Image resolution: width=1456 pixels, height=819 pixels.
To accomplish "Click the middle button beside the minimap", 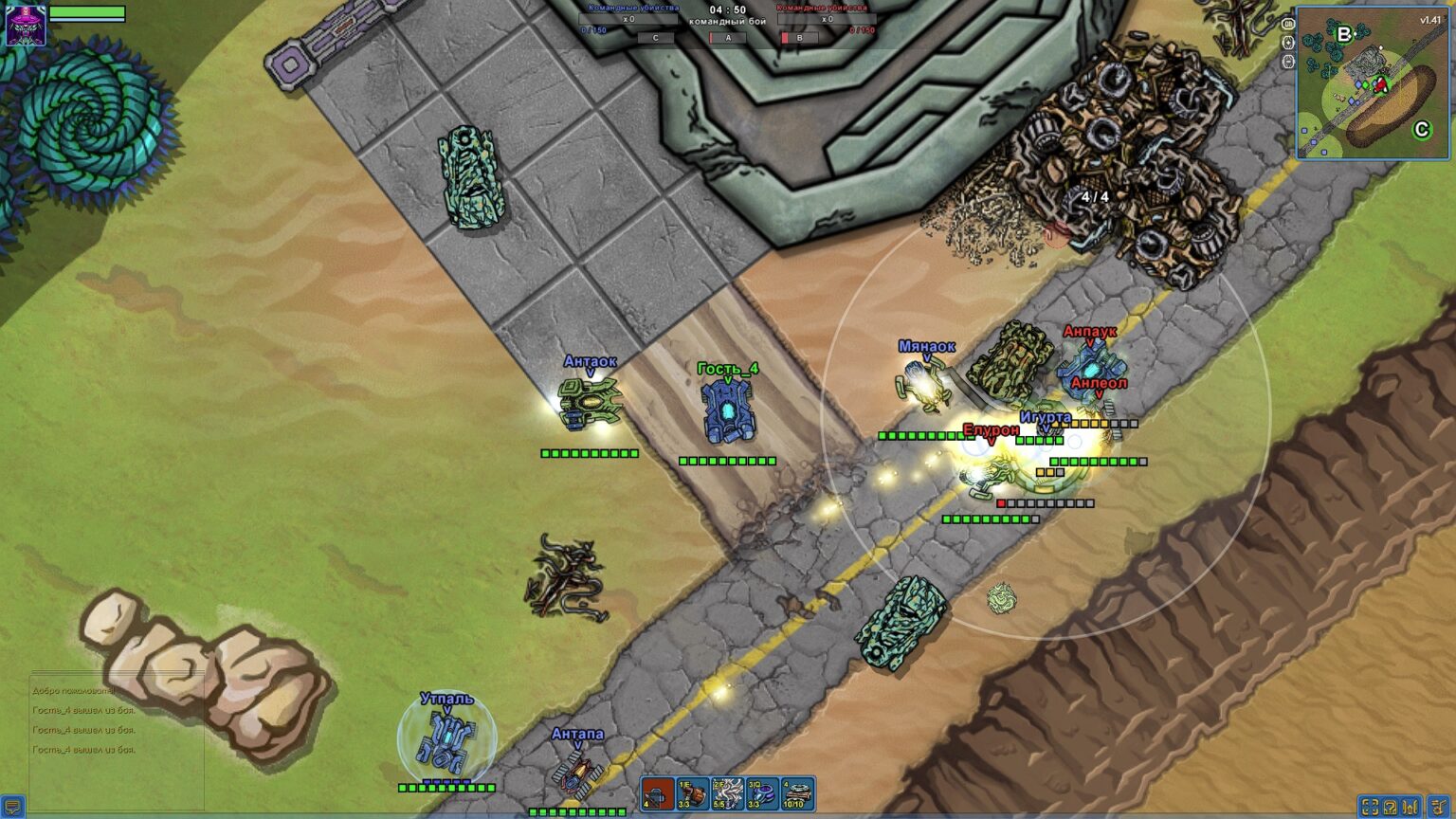I will tap(1287, 43).
